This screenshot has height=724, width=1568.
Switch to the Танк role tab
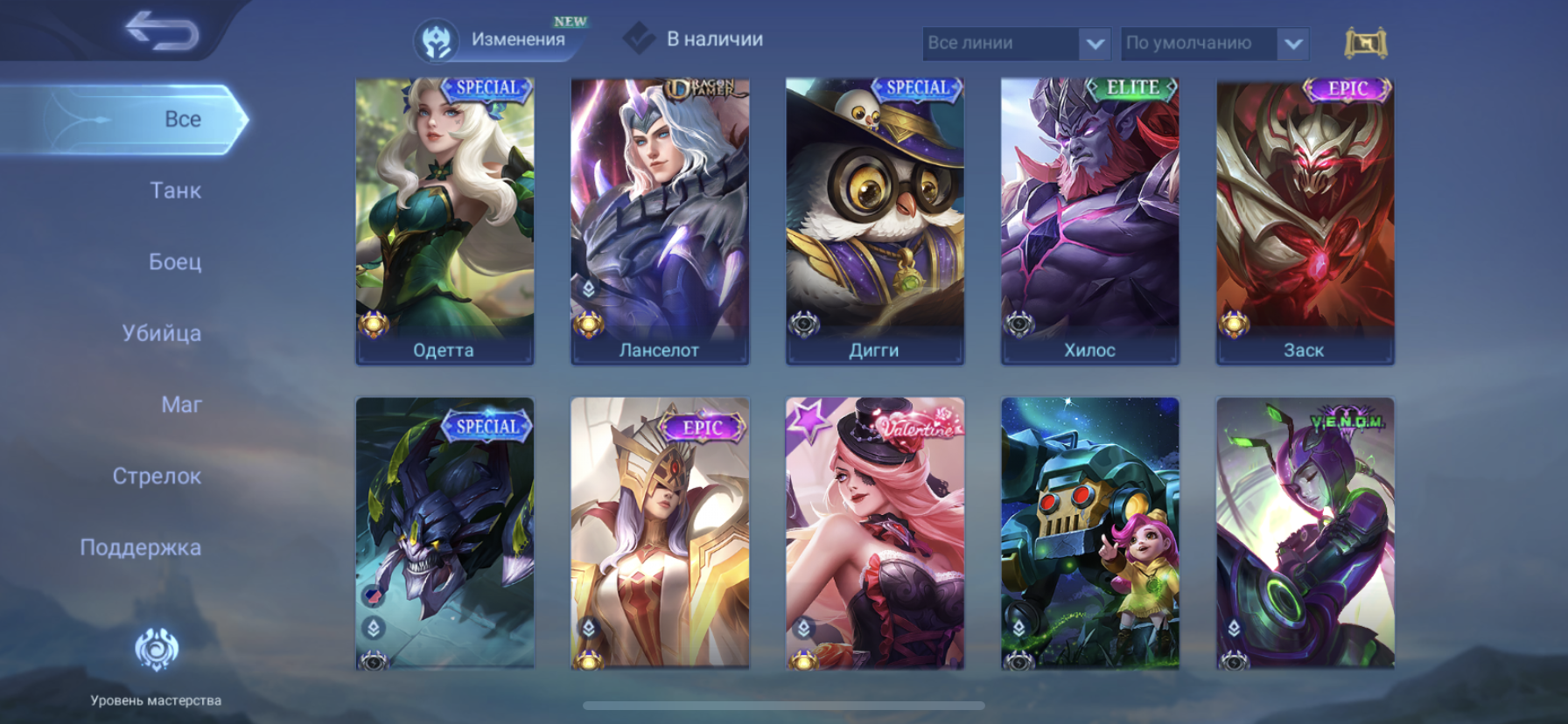[175, 191]
